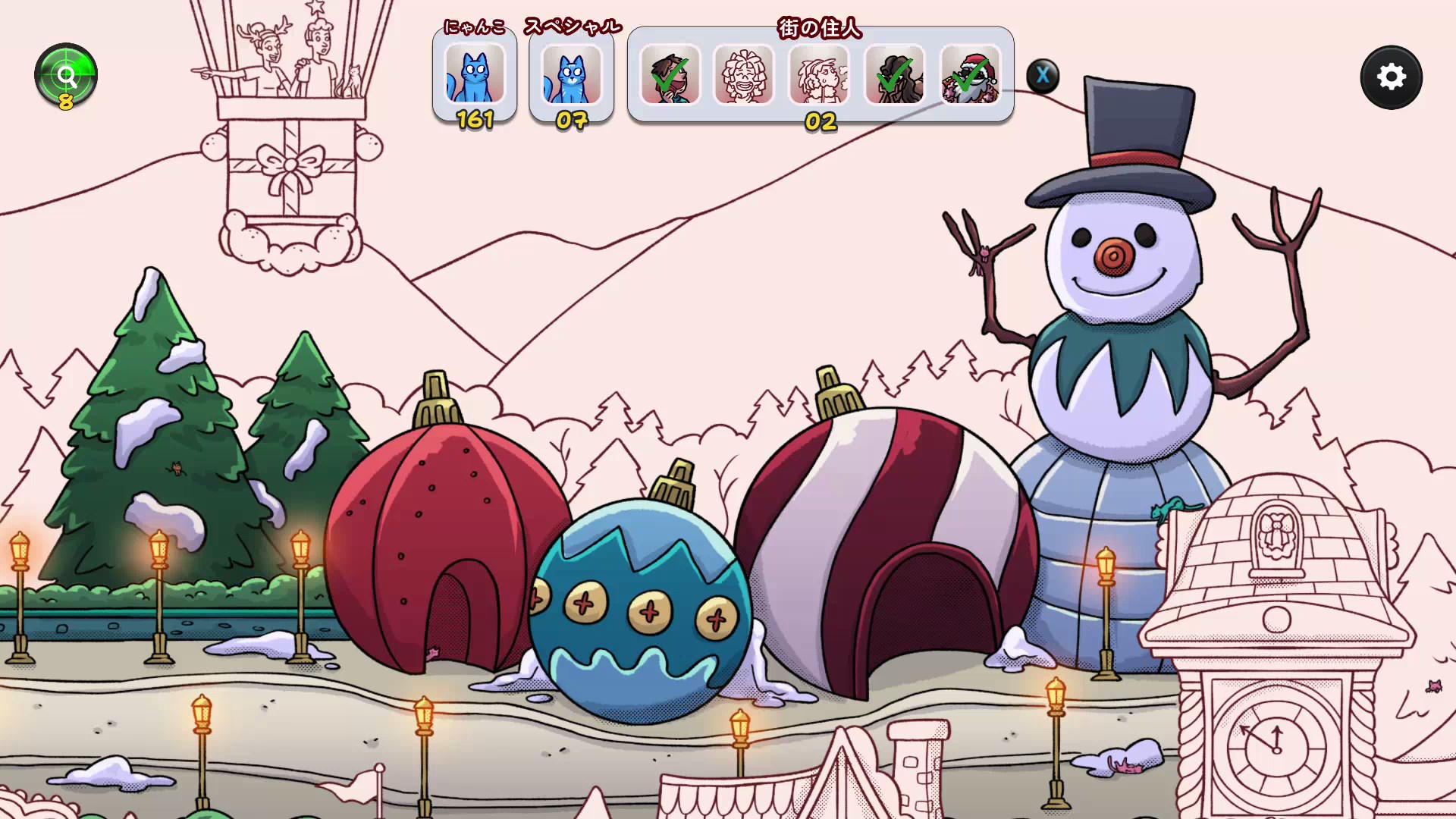Image resolution: width=1456 pixels, height=819 pixels.
Task: Choose the laughing curly-haired resident portrait
Action: point(744,75)
